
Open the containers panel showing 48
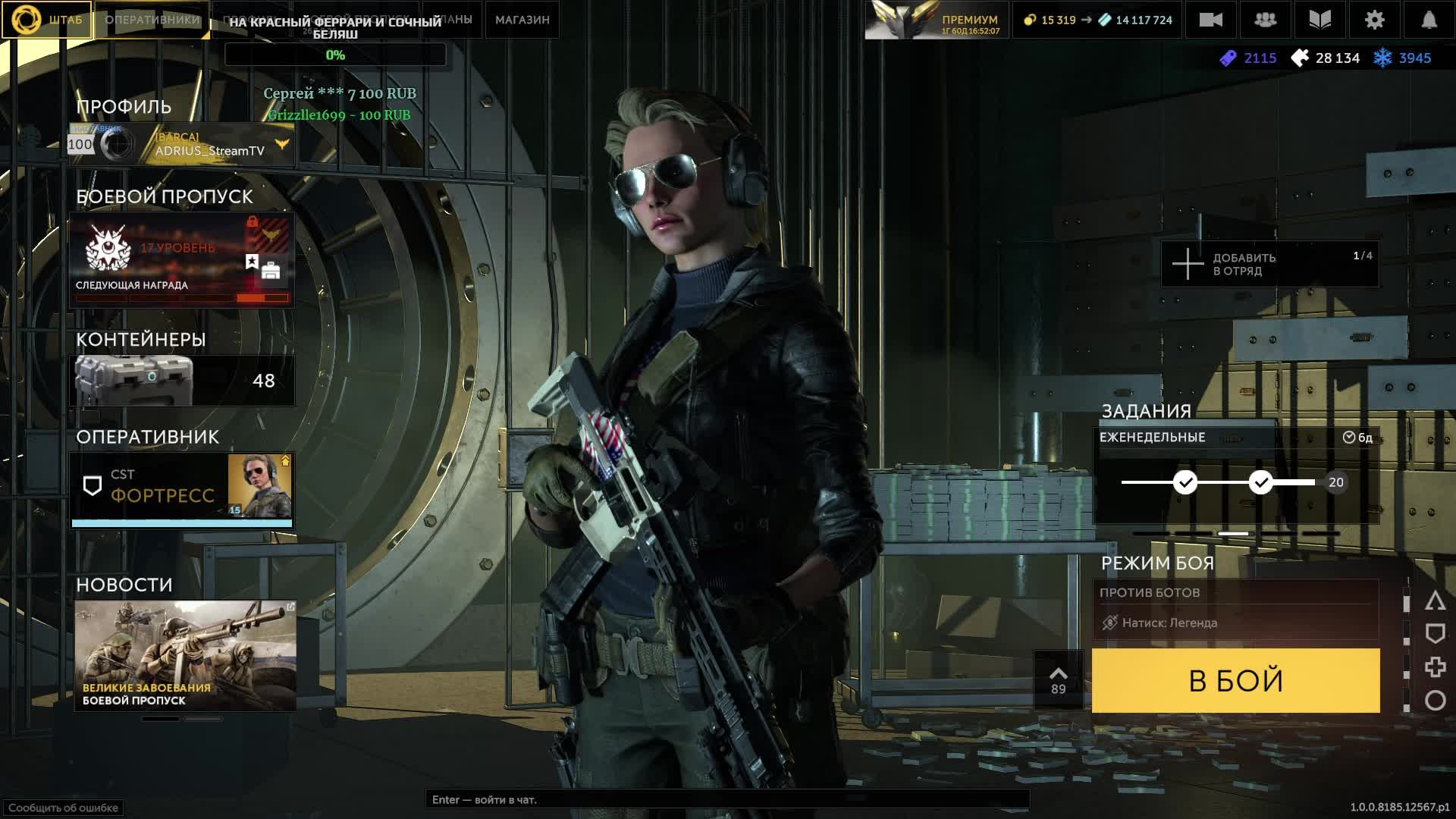click(182, 380)
